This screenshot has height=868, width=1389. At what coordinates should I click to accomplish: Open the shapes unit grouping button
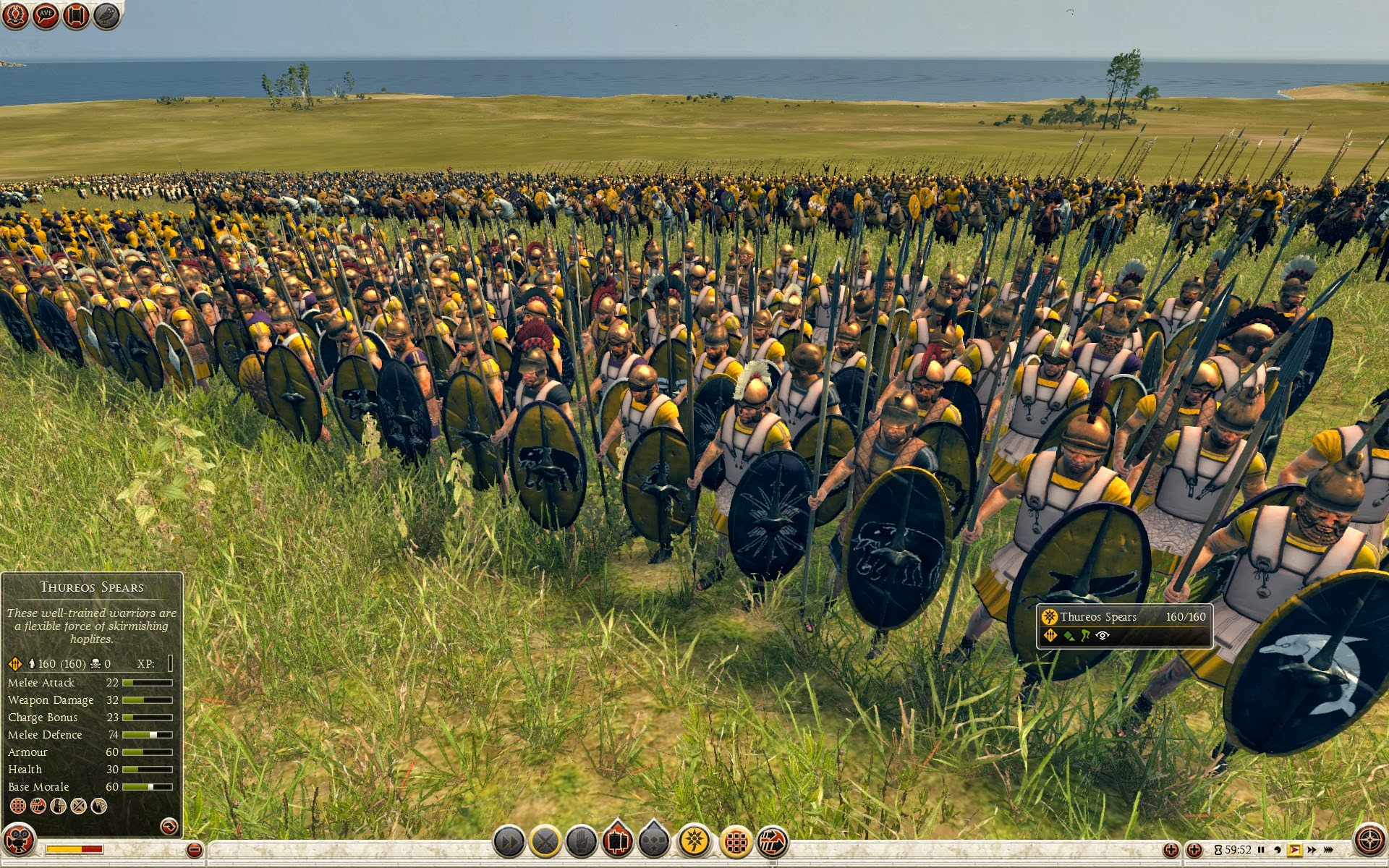[654, 842]
